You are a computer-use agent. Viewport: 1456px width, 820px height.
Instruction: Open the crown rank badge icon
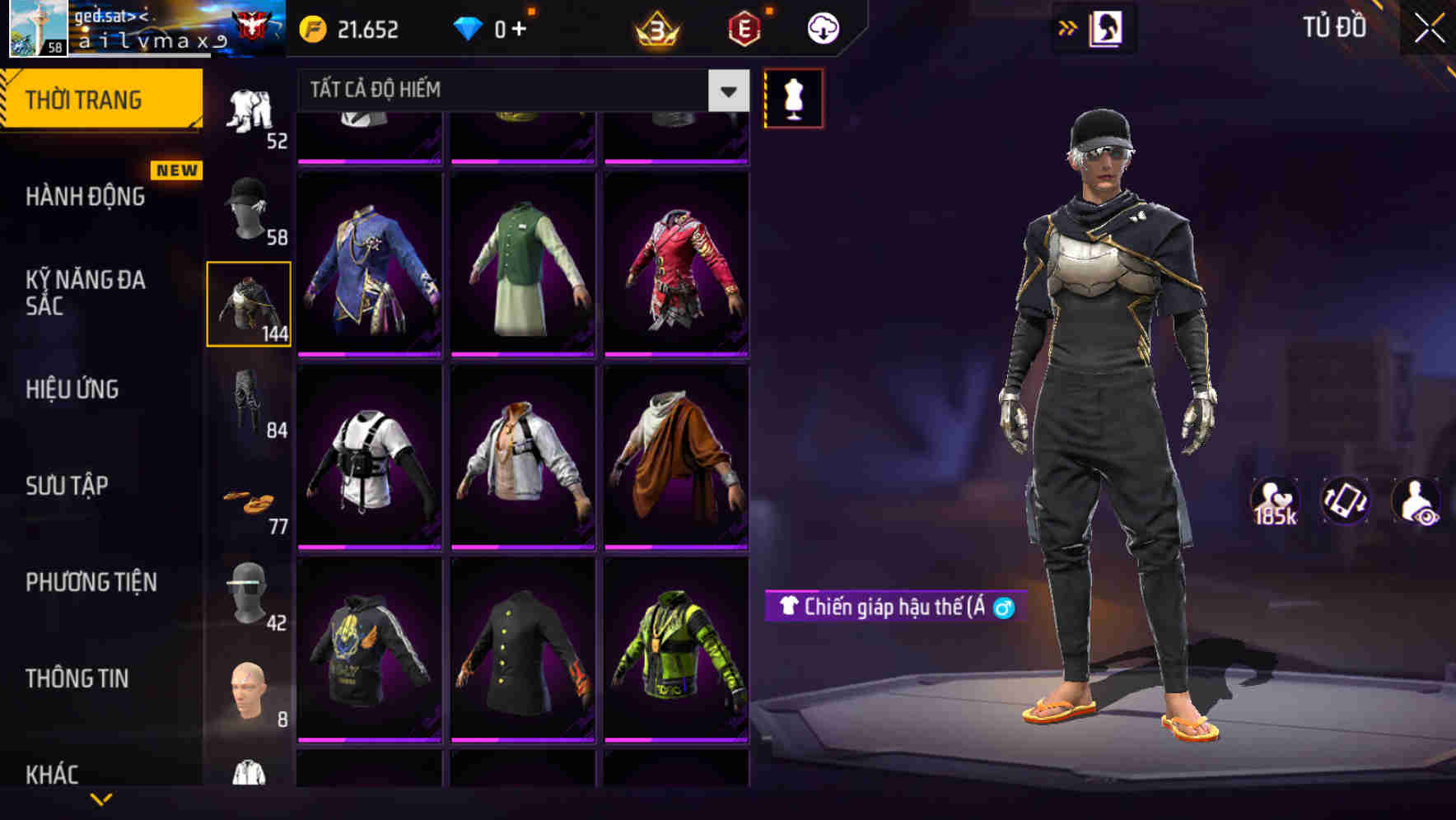(655, 28)
